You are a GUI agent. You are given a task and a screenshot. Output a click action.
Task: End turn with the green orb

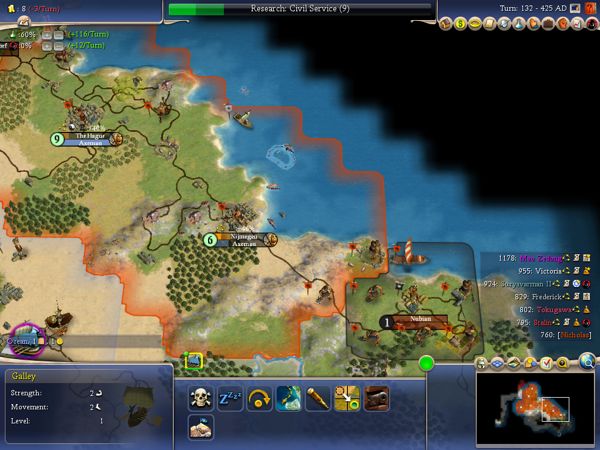(x=427, y=362)
